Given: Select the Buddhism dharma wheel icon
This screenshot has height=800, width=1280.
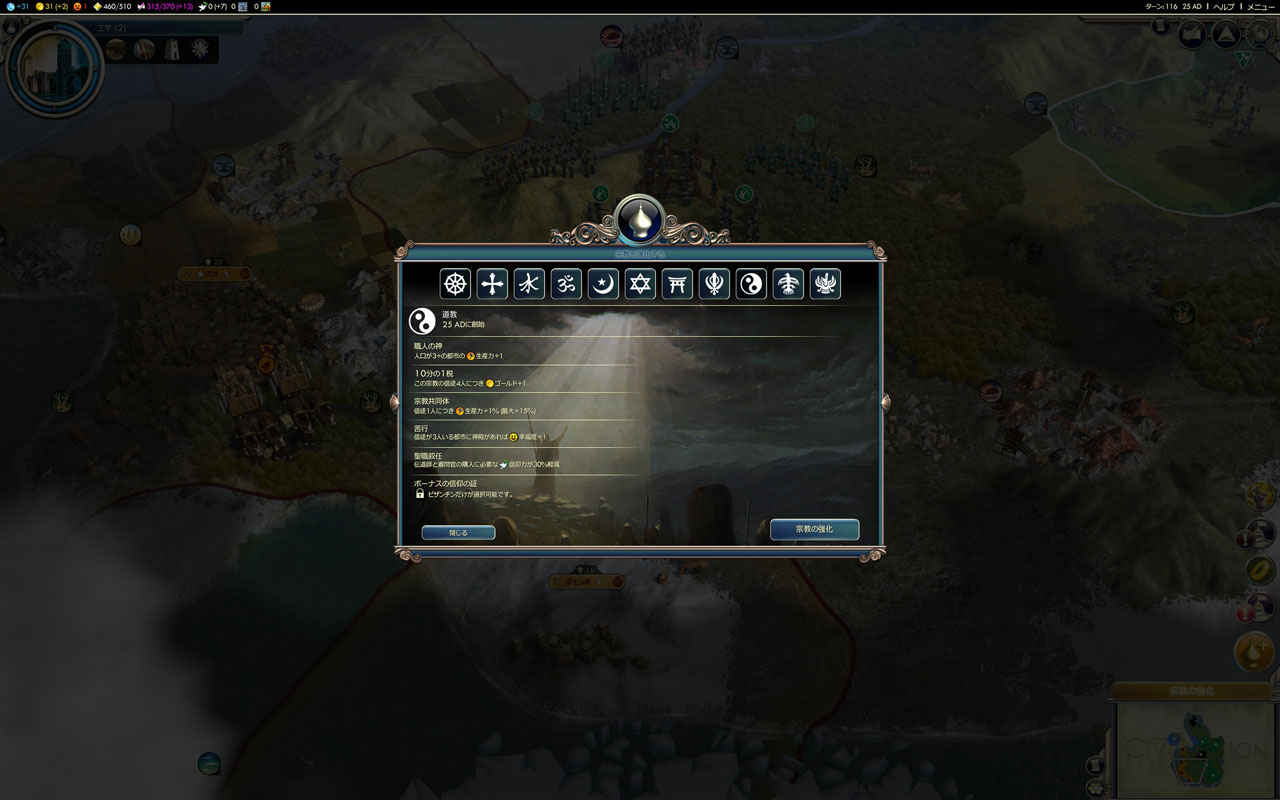Looking at the screenshot, I should click(x=455, y=284).
